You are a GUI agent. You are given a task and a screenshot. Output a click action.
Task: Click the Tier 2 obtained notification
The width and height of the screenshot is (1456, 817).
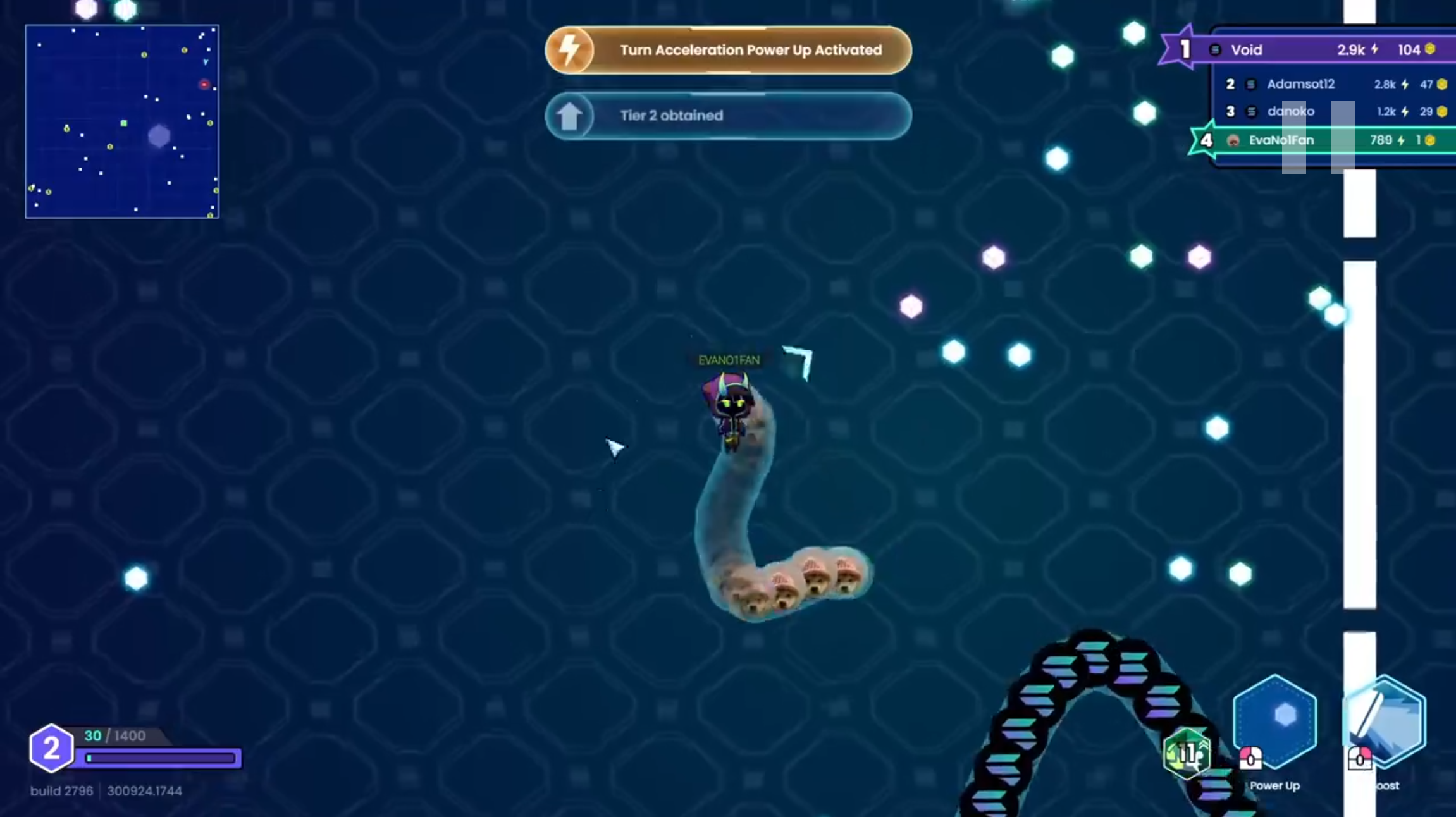[728, 116]
